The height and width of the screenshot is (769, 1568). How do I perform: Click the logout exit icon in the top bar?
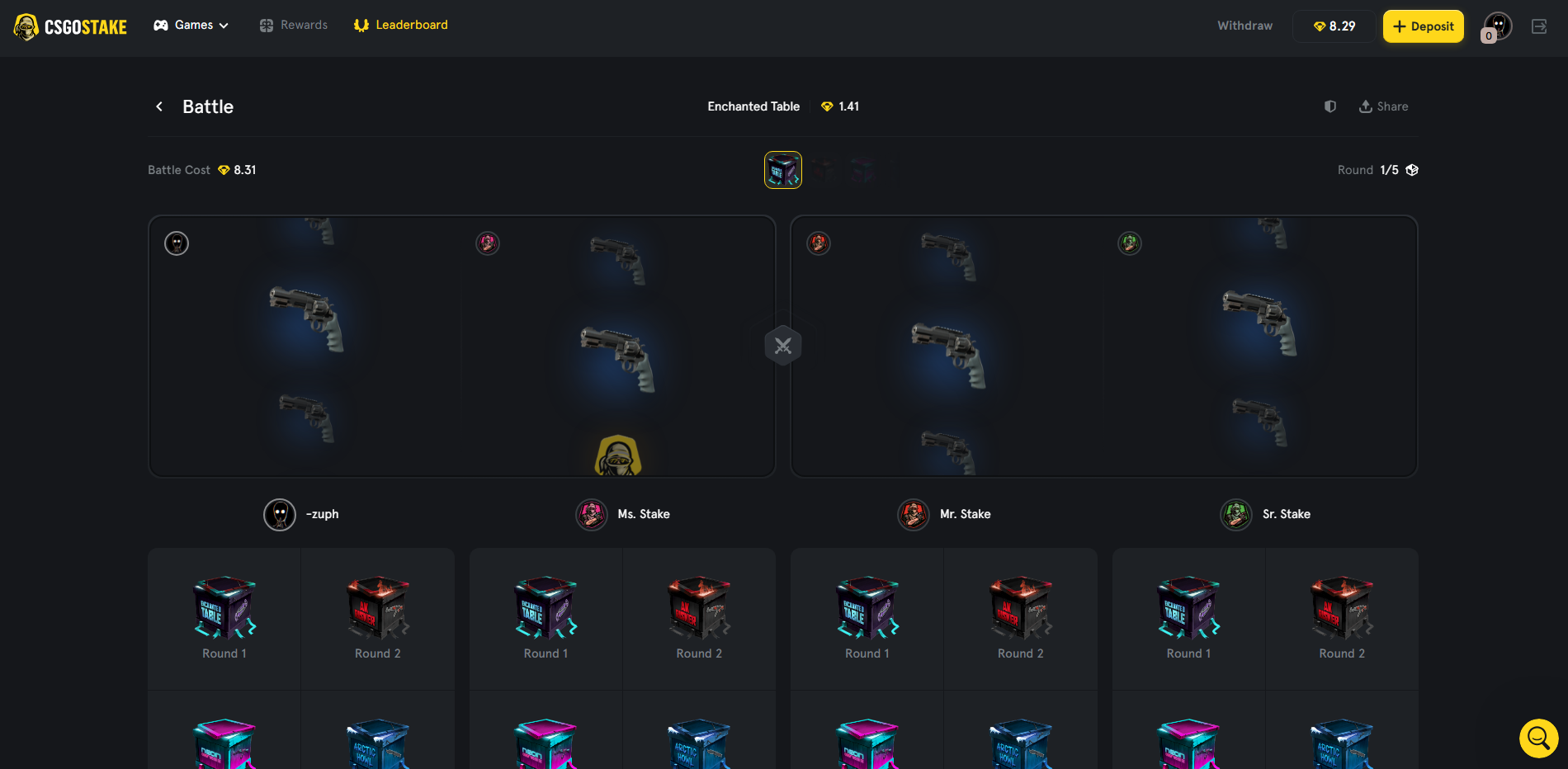[x=1539, y=26]
